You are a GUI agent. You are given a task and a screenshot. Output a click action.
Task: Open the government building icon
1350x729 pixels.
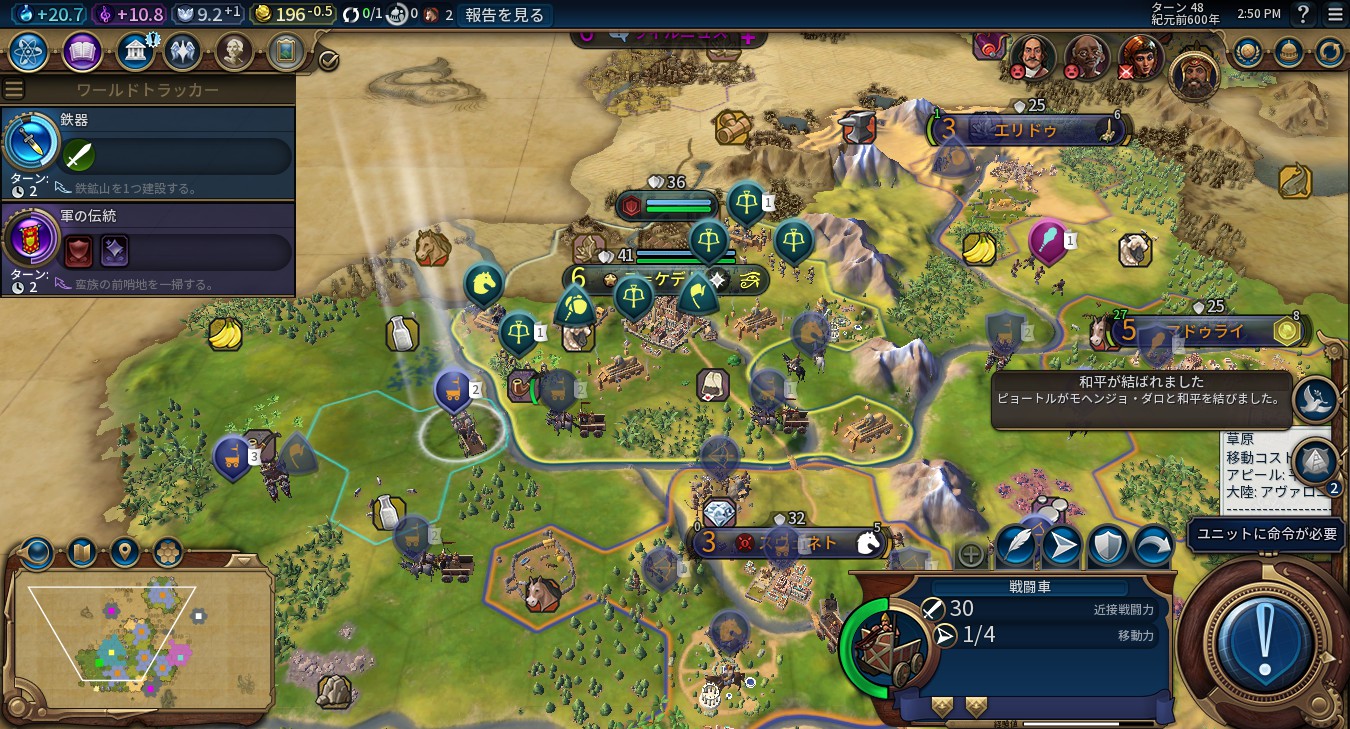[x=134, y=52]
